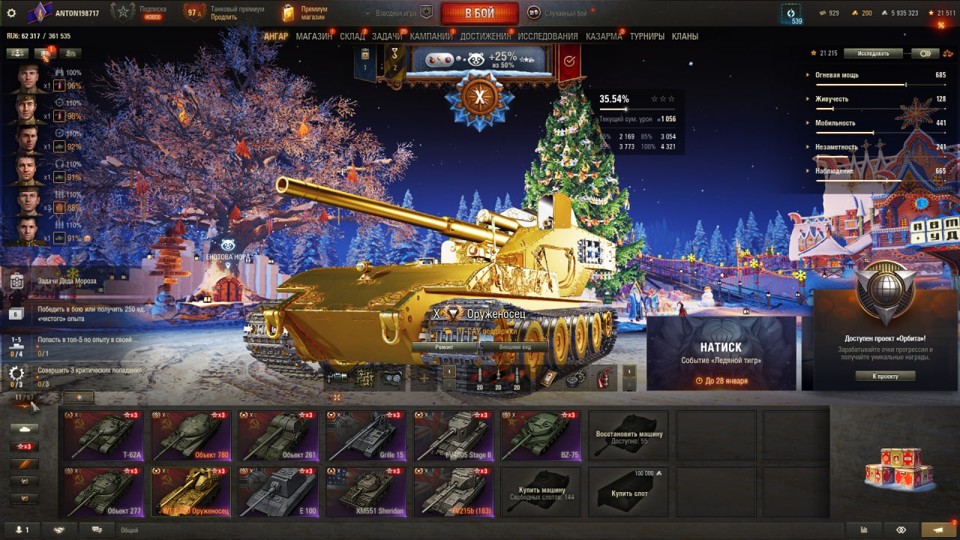Open the МАГАЗИН tab
The image size is (960, 540).
click(314, 37)
